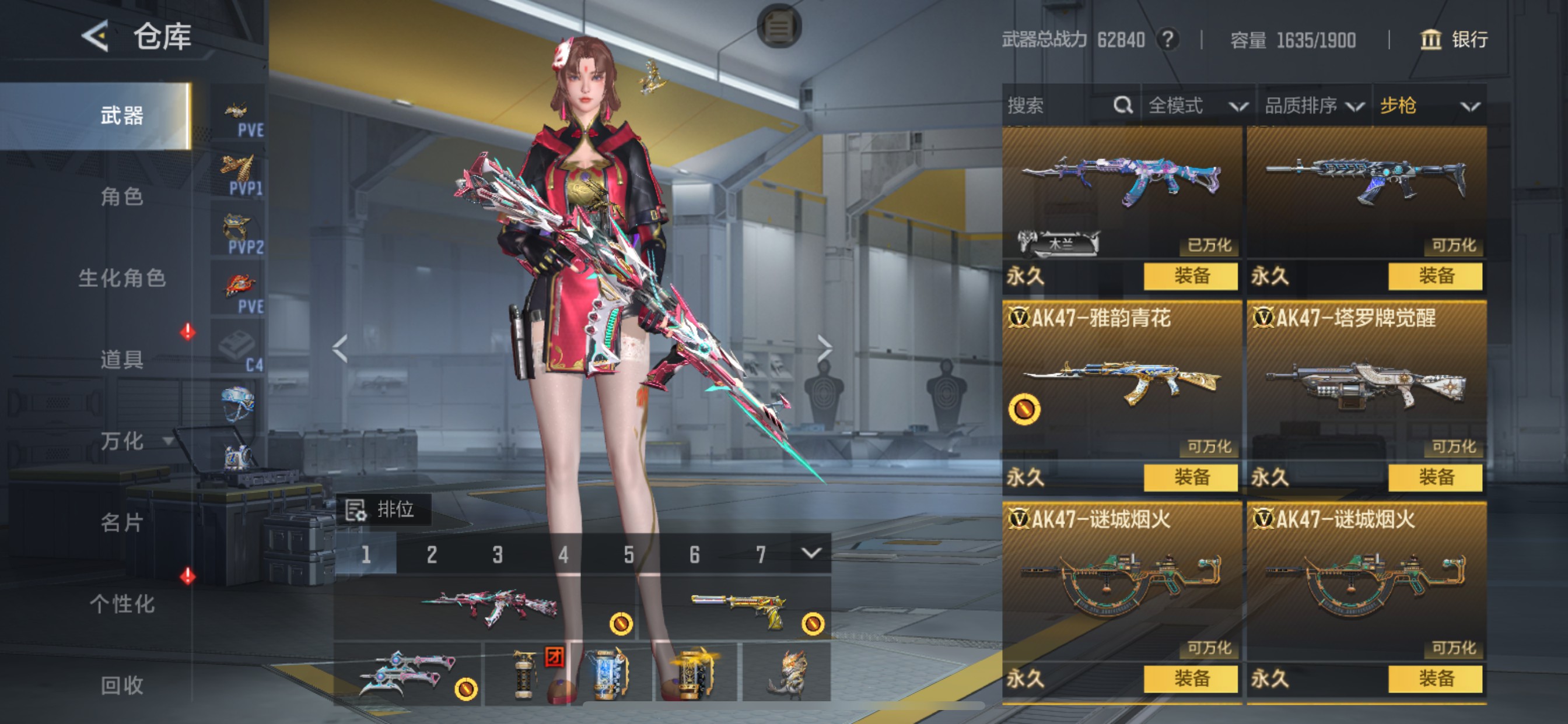The width and height of the screenshot is (1568, 724).
Task: Click the weapon power question mark help icon
Action: [x=1167, y=40]
